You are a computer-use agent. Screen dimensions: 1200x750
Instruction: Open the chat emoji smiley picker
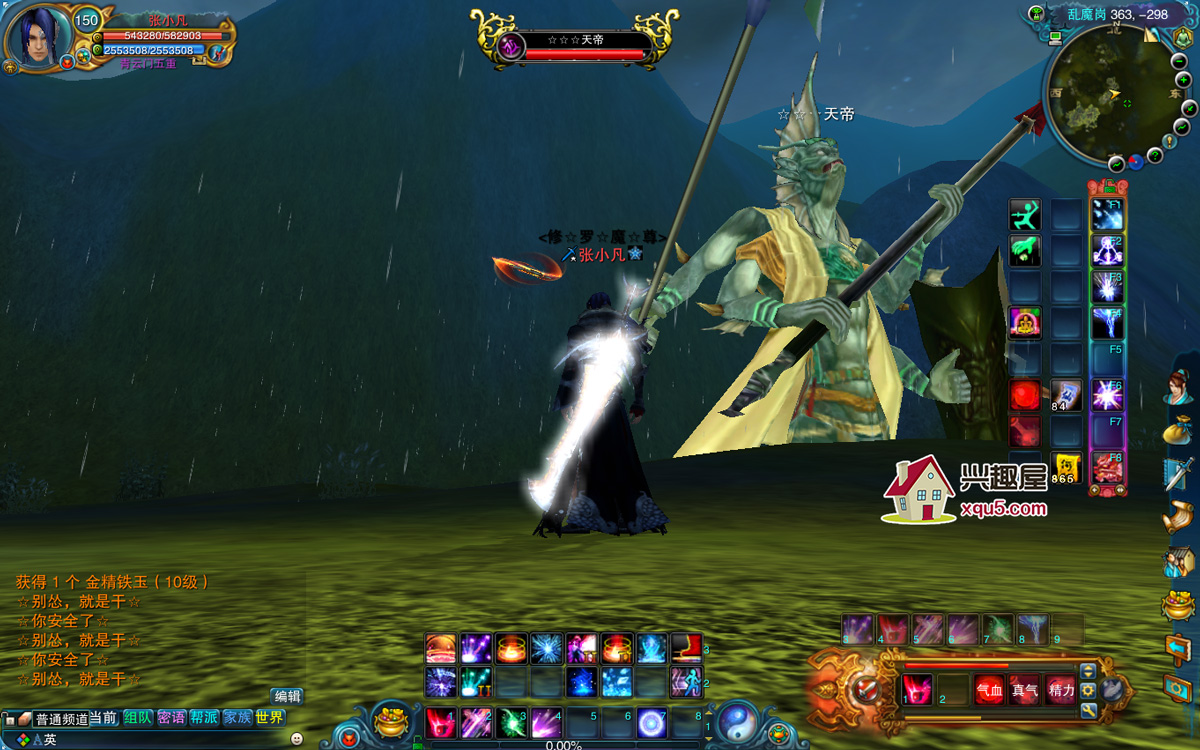tap(297, 738)
